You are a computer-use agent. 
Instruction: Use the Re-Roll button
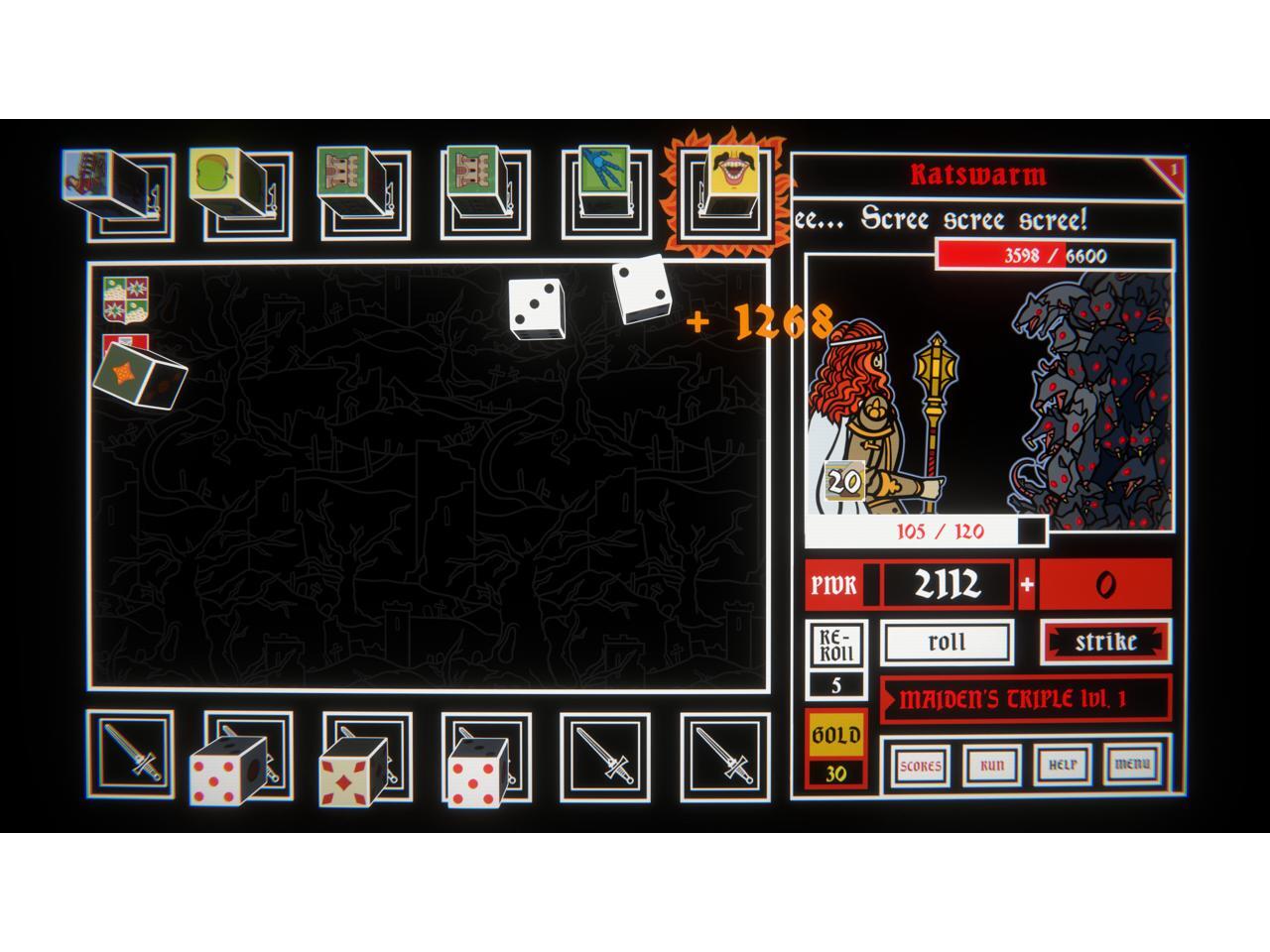[x=835, y=647]
